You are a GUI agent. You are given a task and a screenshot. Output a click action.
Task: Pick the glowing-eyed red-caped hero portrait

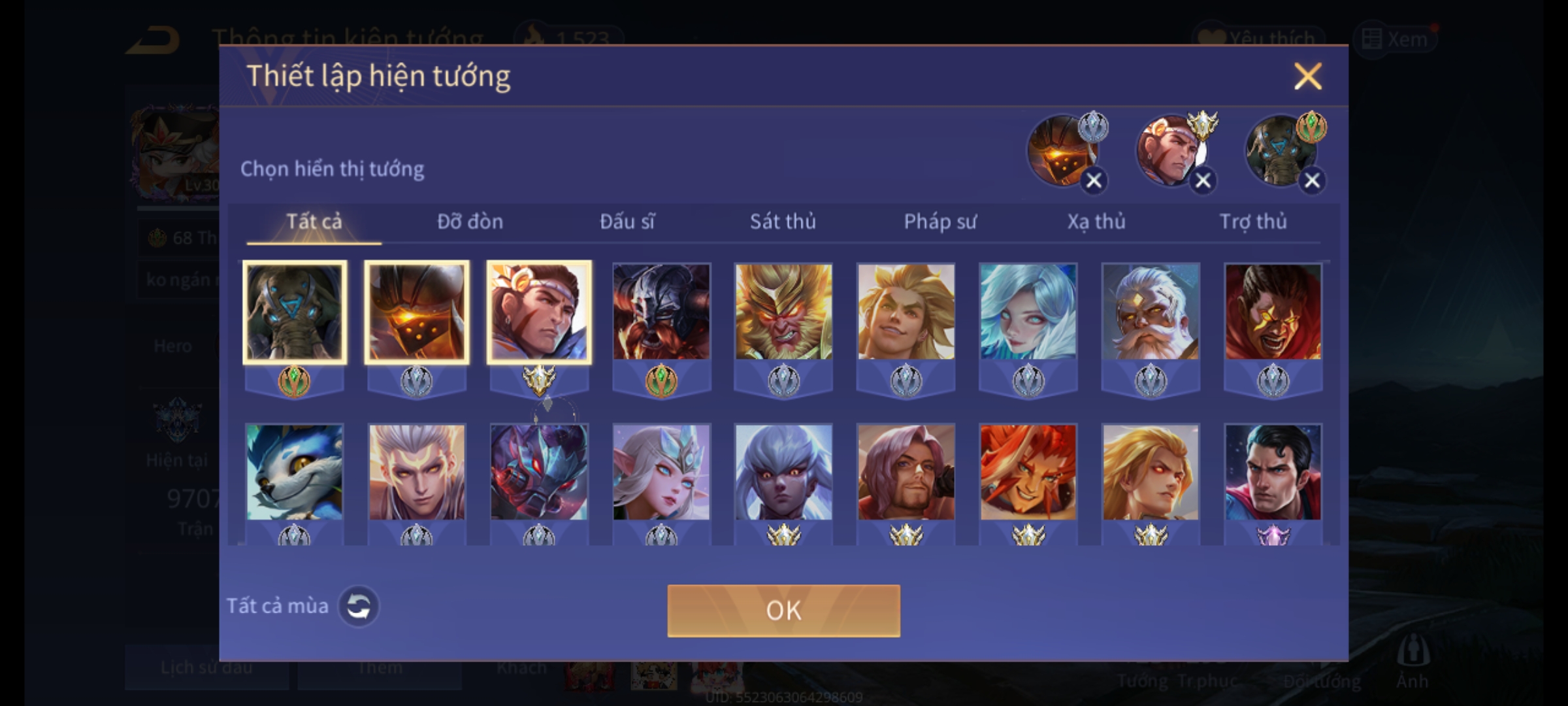[1273, 312]
